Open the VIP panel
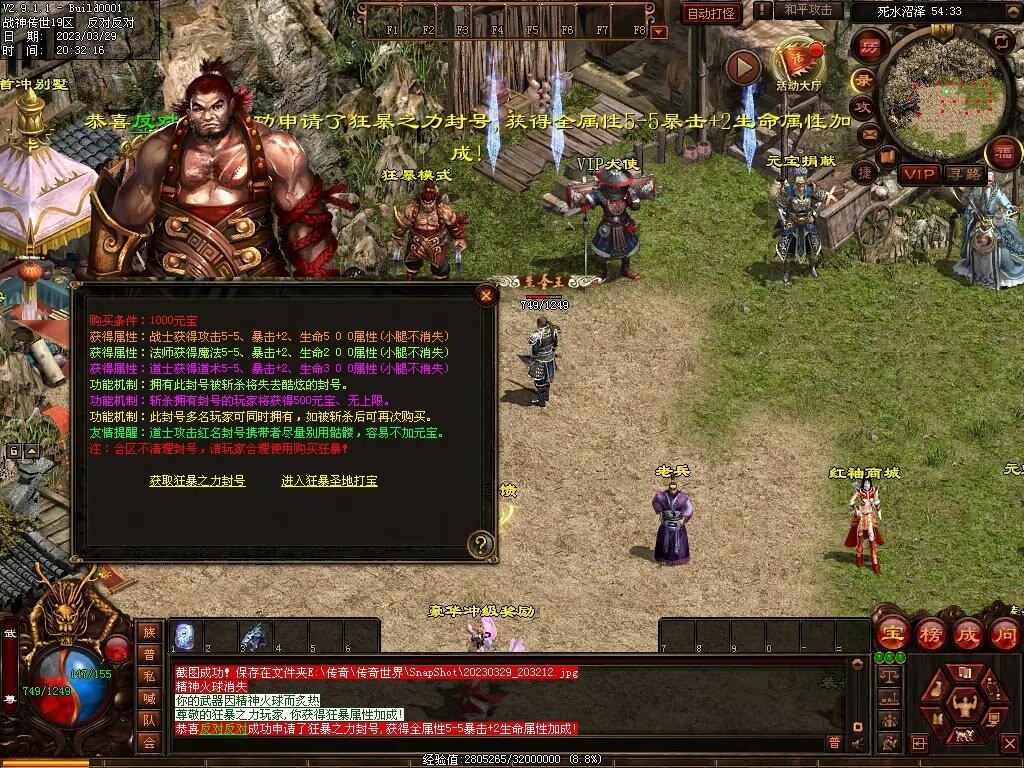This screenshot has width=1024, height=768. [918, 174]
